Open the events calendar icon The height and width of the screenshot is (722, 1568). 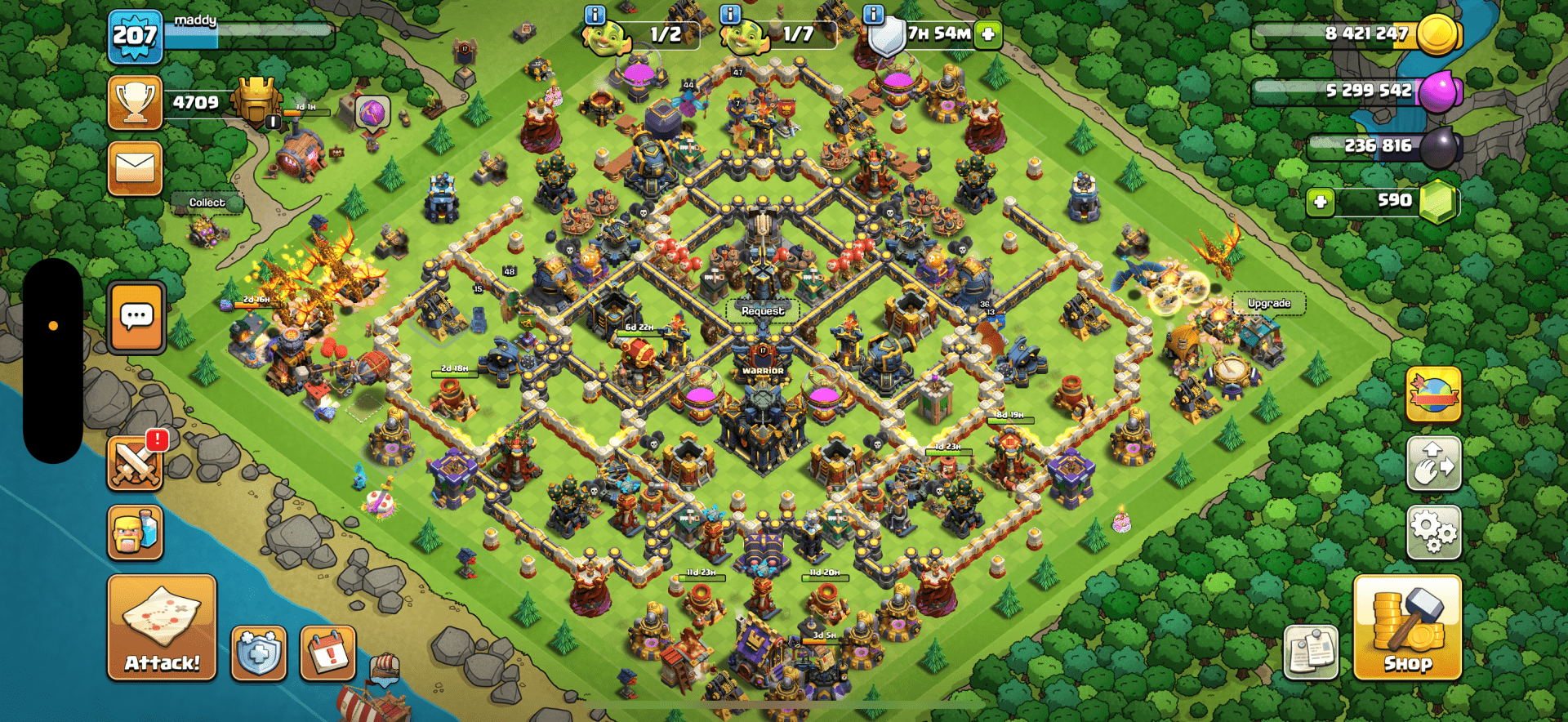328,653
